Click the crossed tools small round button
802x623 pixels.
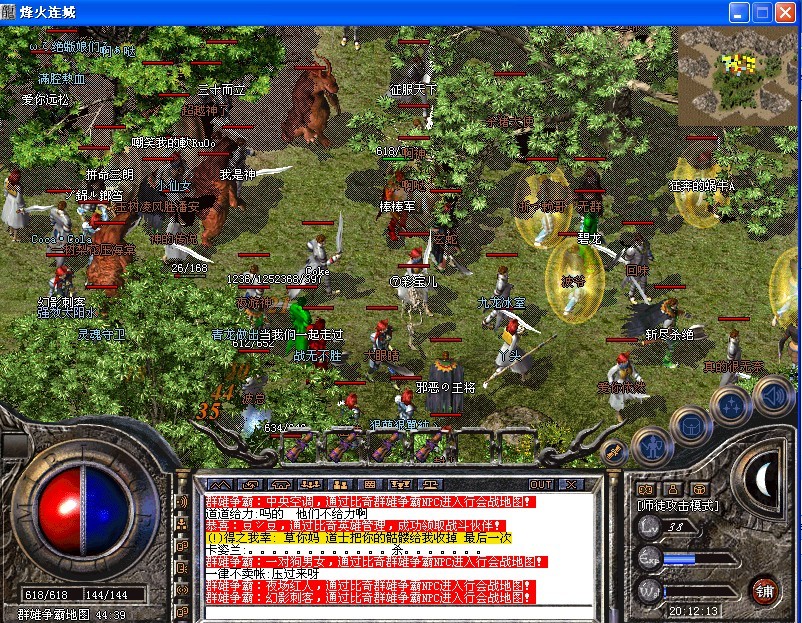(614, 451)
